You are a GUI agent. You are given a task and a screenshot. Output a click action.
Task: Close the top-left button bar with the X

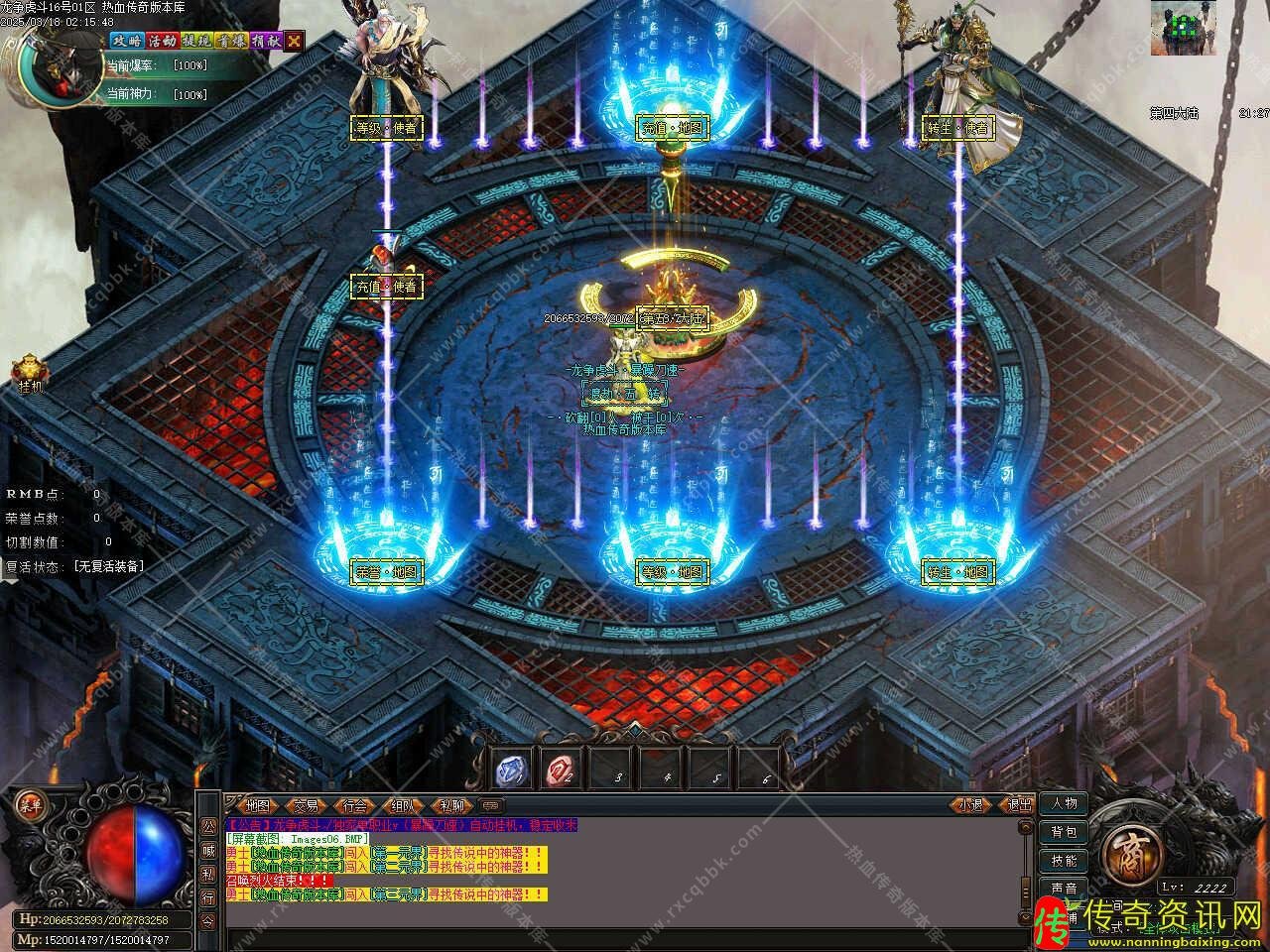coord(295,41)
